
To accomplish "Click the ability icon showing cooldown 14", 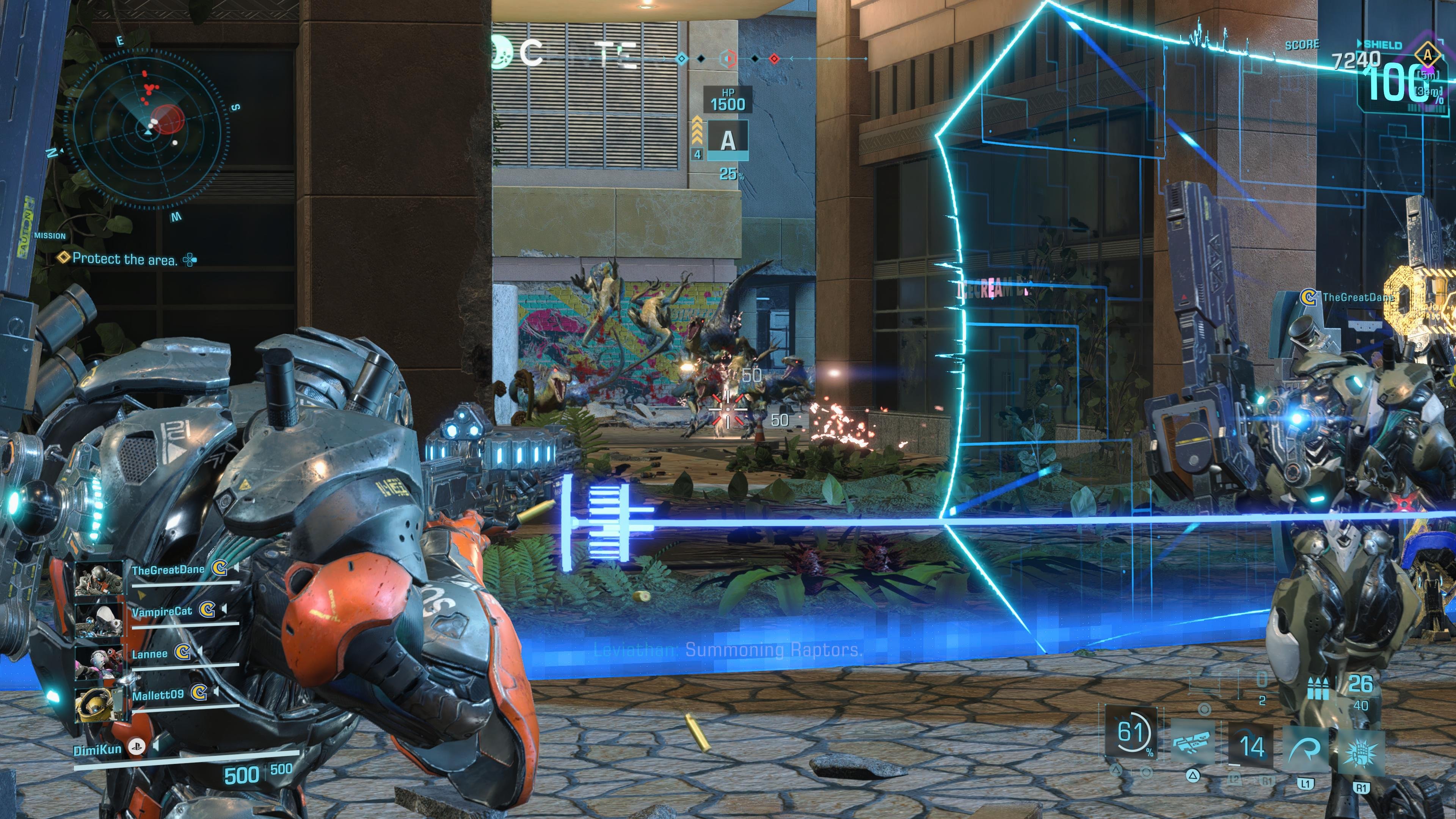I will coord(1251,746).
